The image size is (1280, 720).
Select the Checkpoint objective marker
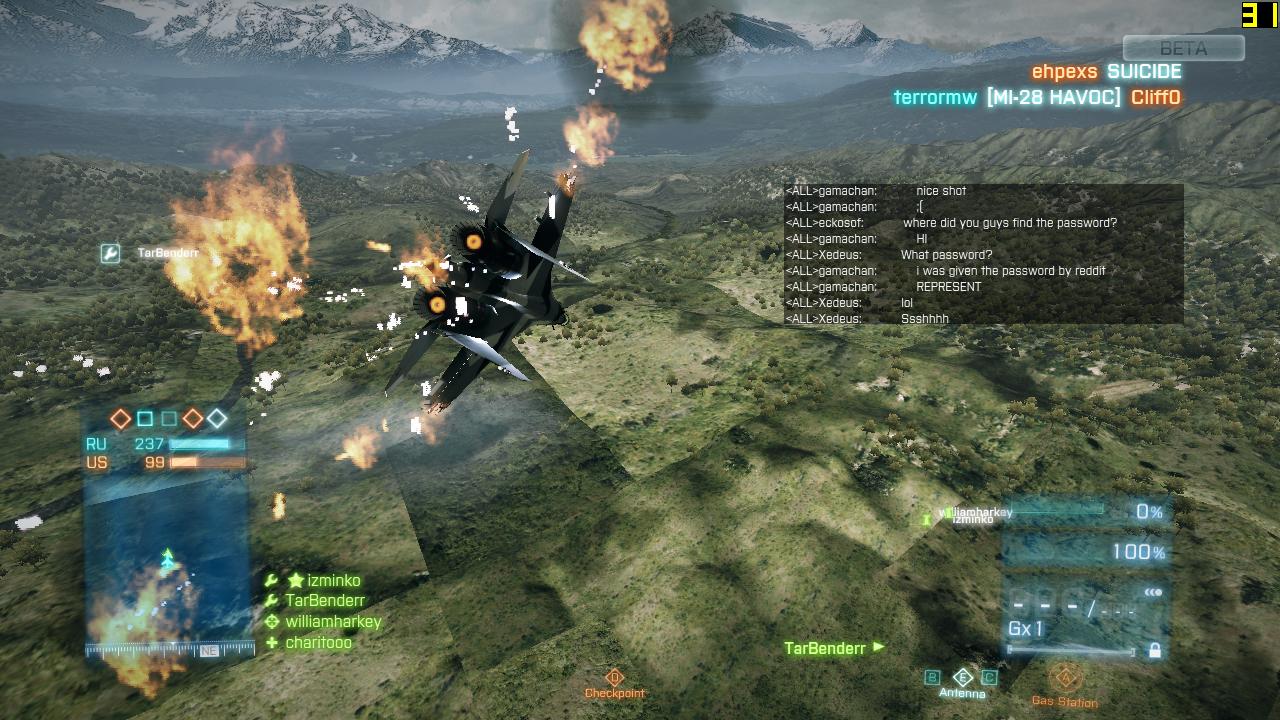[x=614, y=678]
